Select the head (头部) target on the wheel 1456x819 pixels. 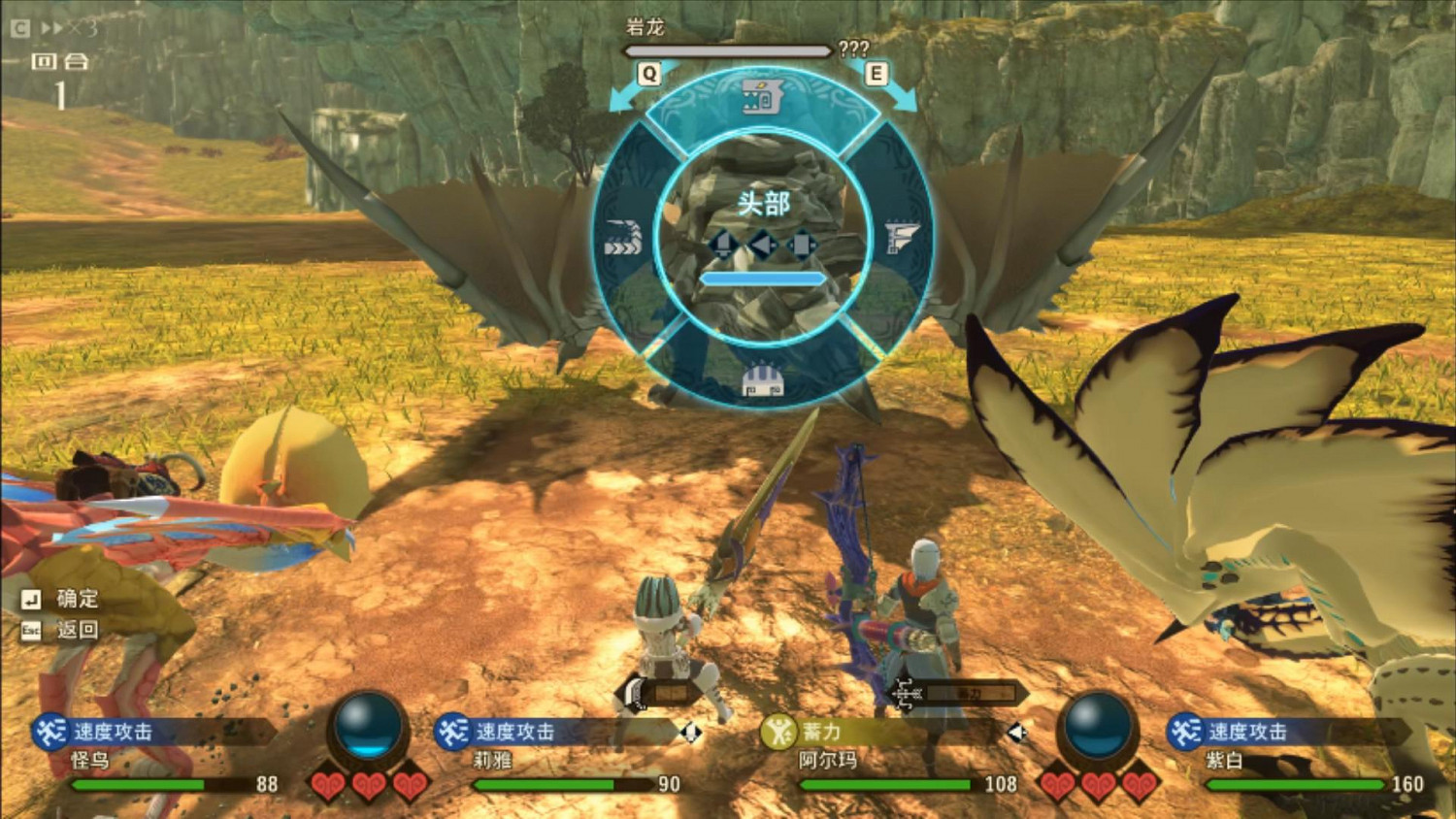click(x=762, y=204)
